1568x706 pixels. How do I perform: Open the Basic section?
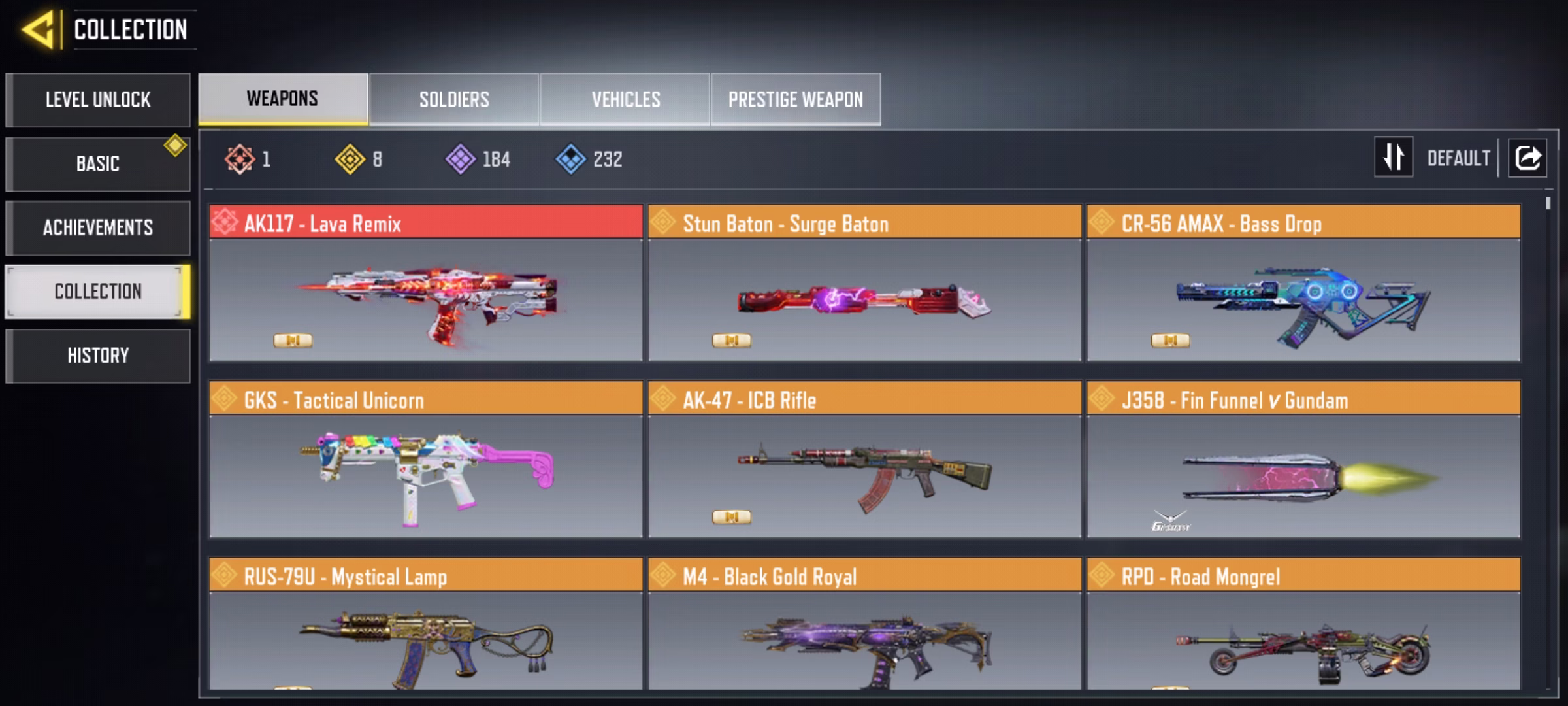(98, 163)
